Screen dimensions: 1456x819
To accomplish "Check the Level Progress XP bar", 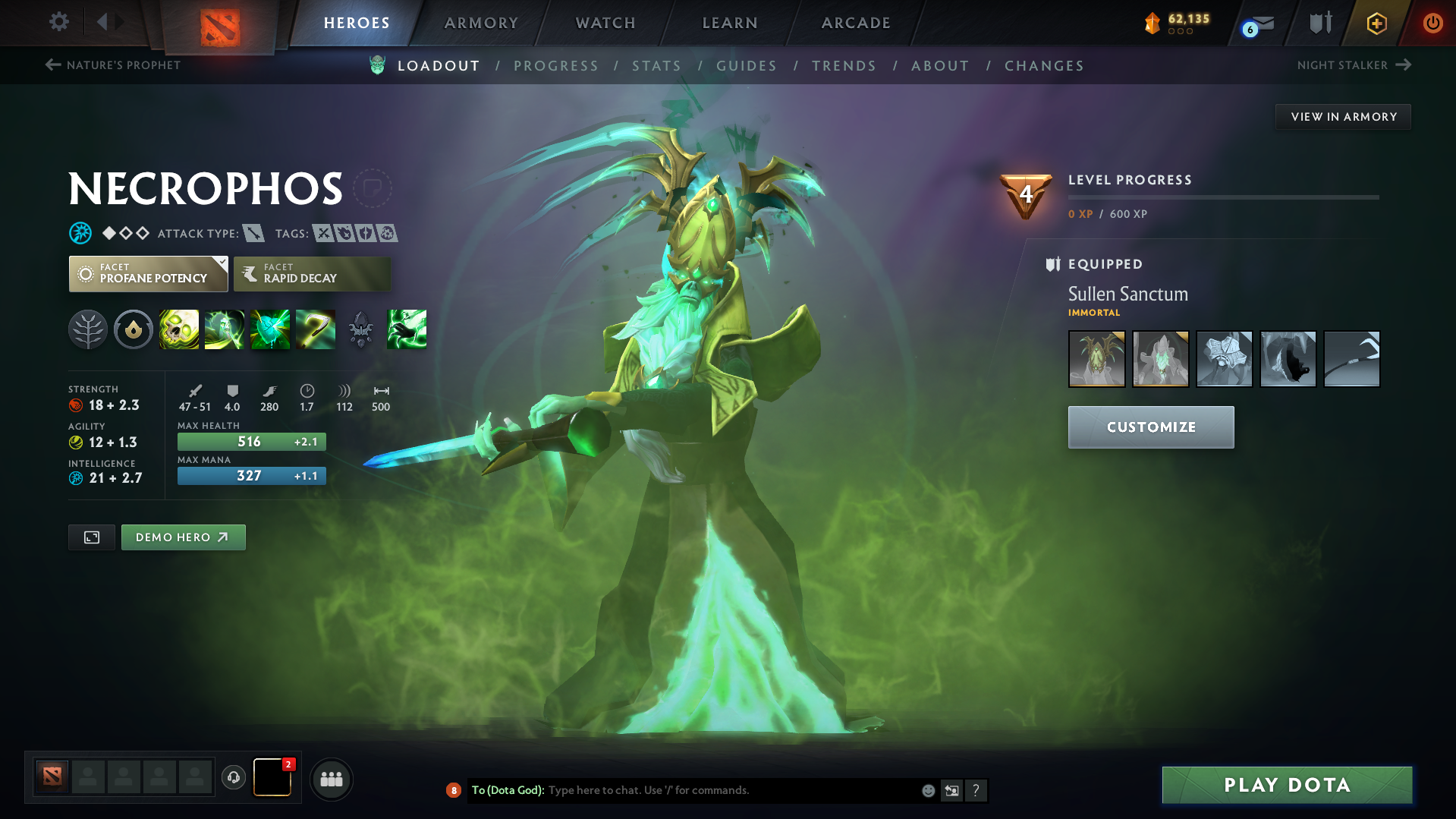I will pyautogui.click(x=1222, y=197).
